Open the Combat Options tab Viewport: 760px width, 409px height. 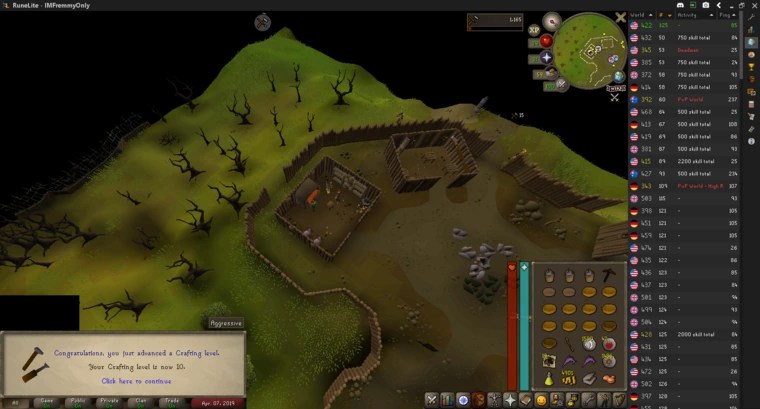(x=432, y=400)
